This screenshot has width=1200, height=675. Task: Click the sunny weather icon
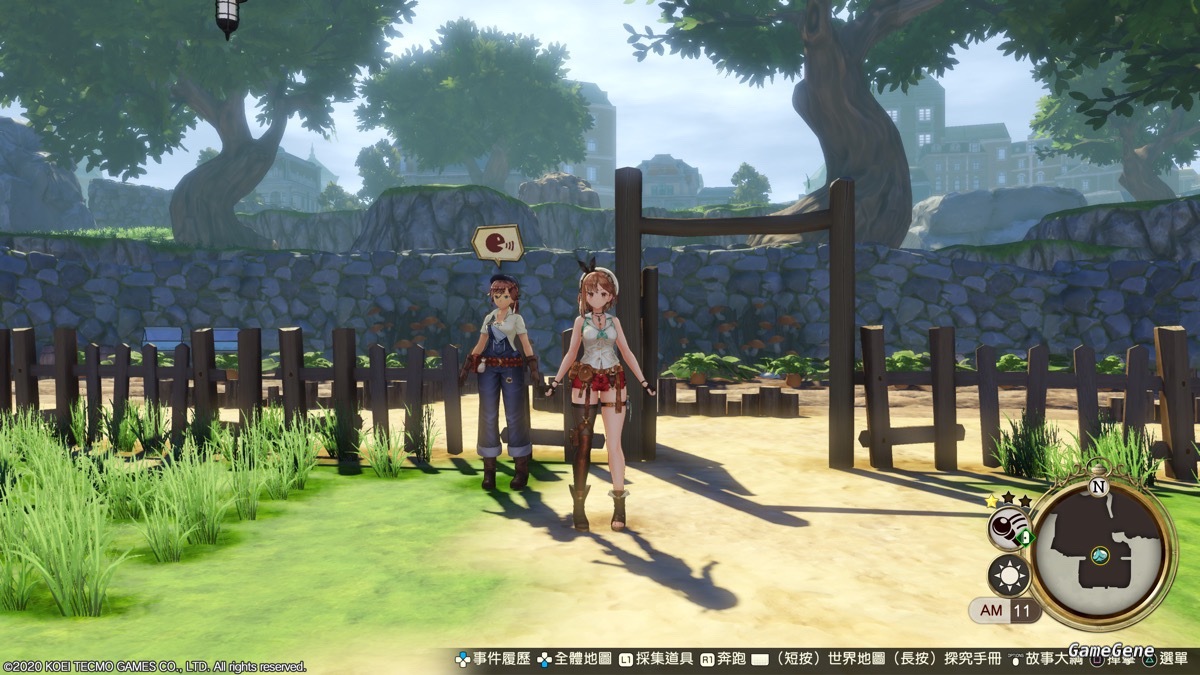click(x=1008, y=576)
